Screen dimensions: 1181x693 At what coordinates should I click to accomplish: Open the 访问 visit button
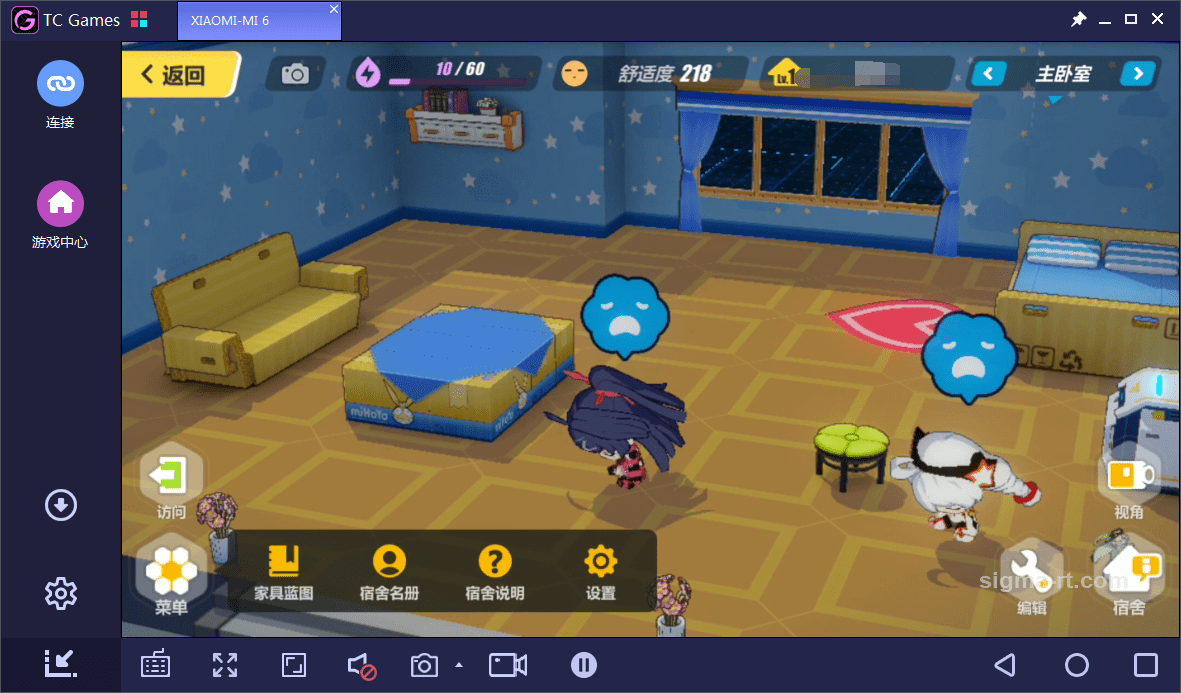(171, 478)
